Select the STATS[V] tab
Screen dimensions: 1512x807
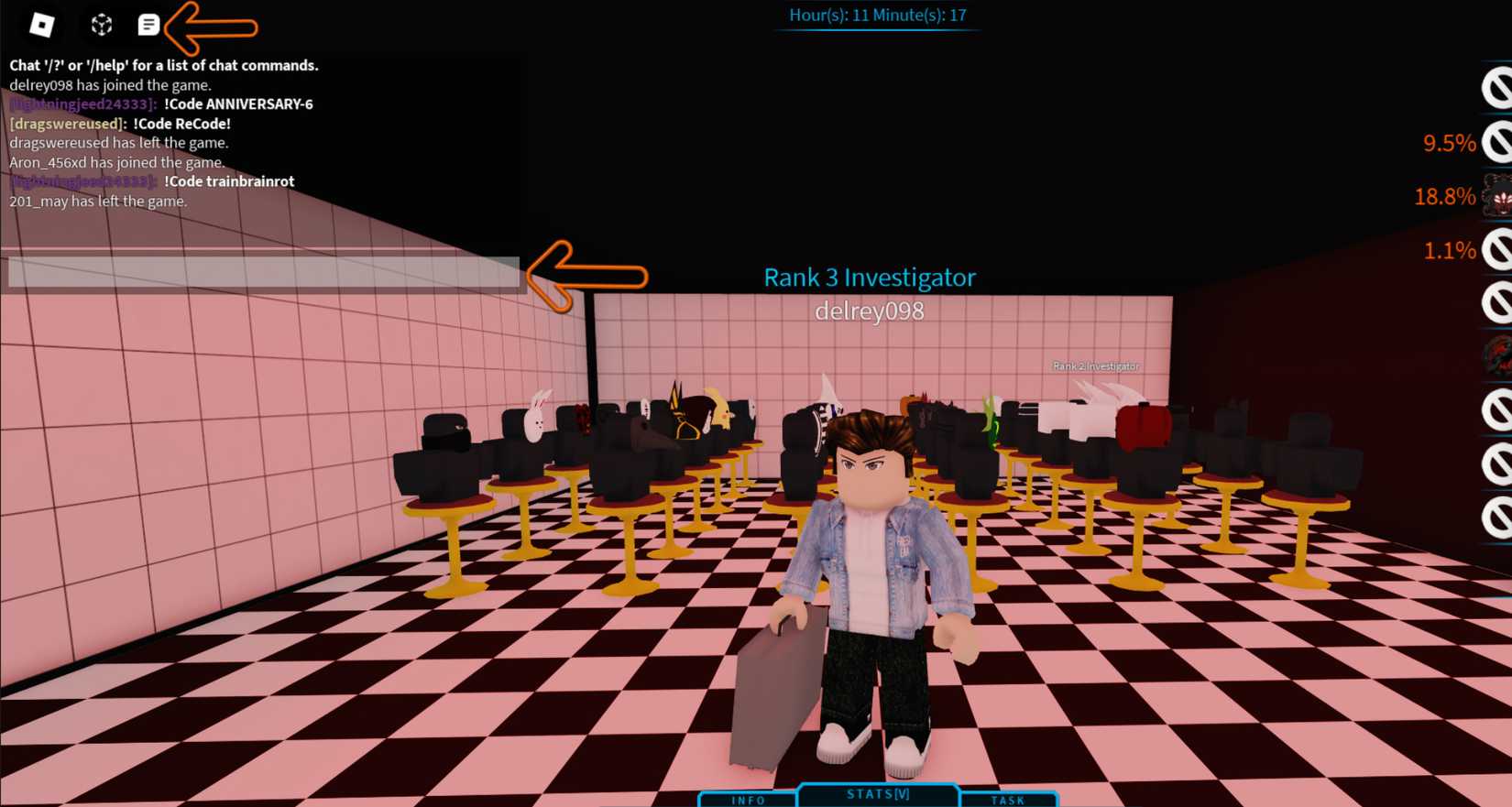click(877, 793)
